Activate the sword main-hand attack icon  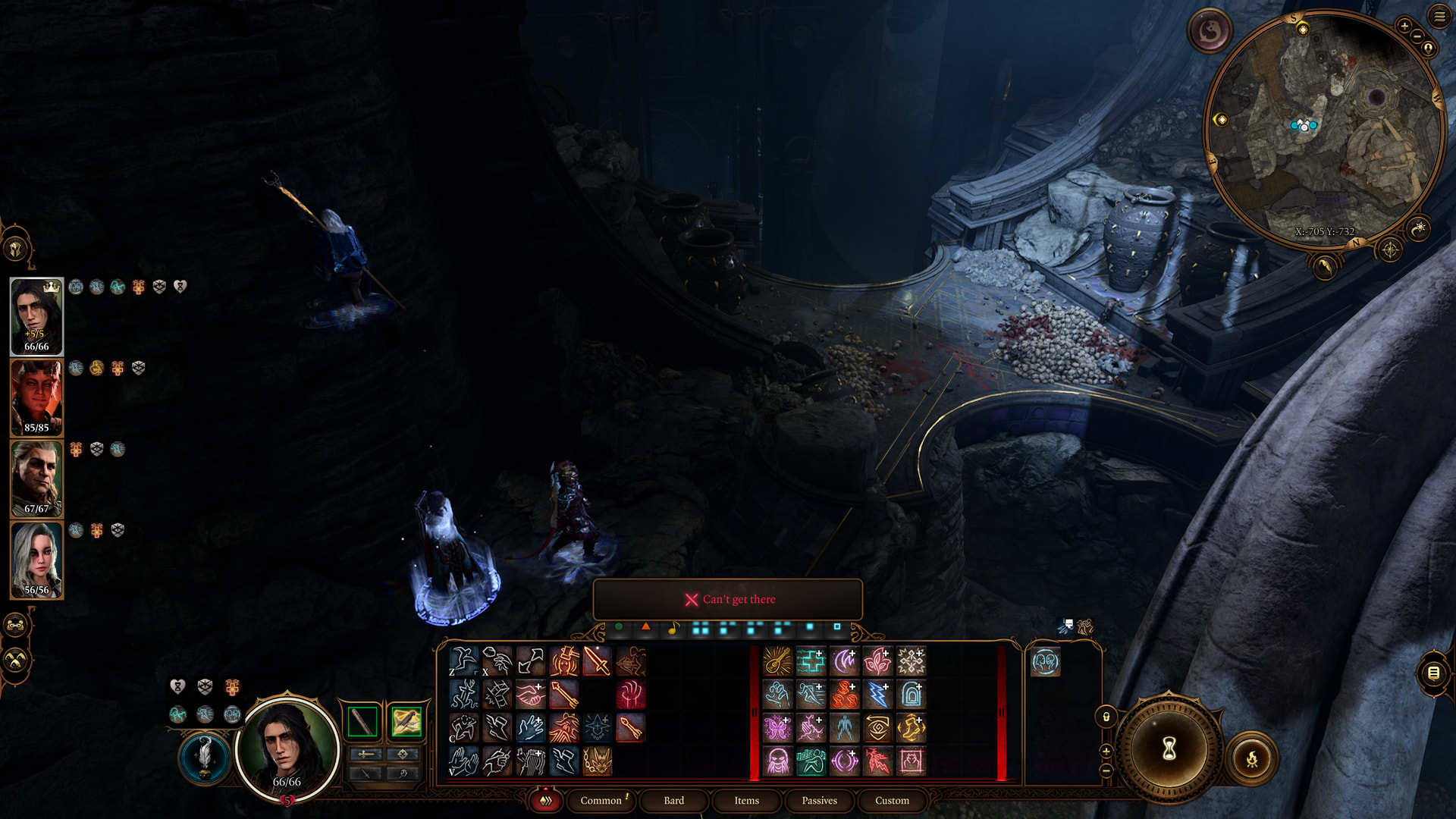(x=597, y=661)
